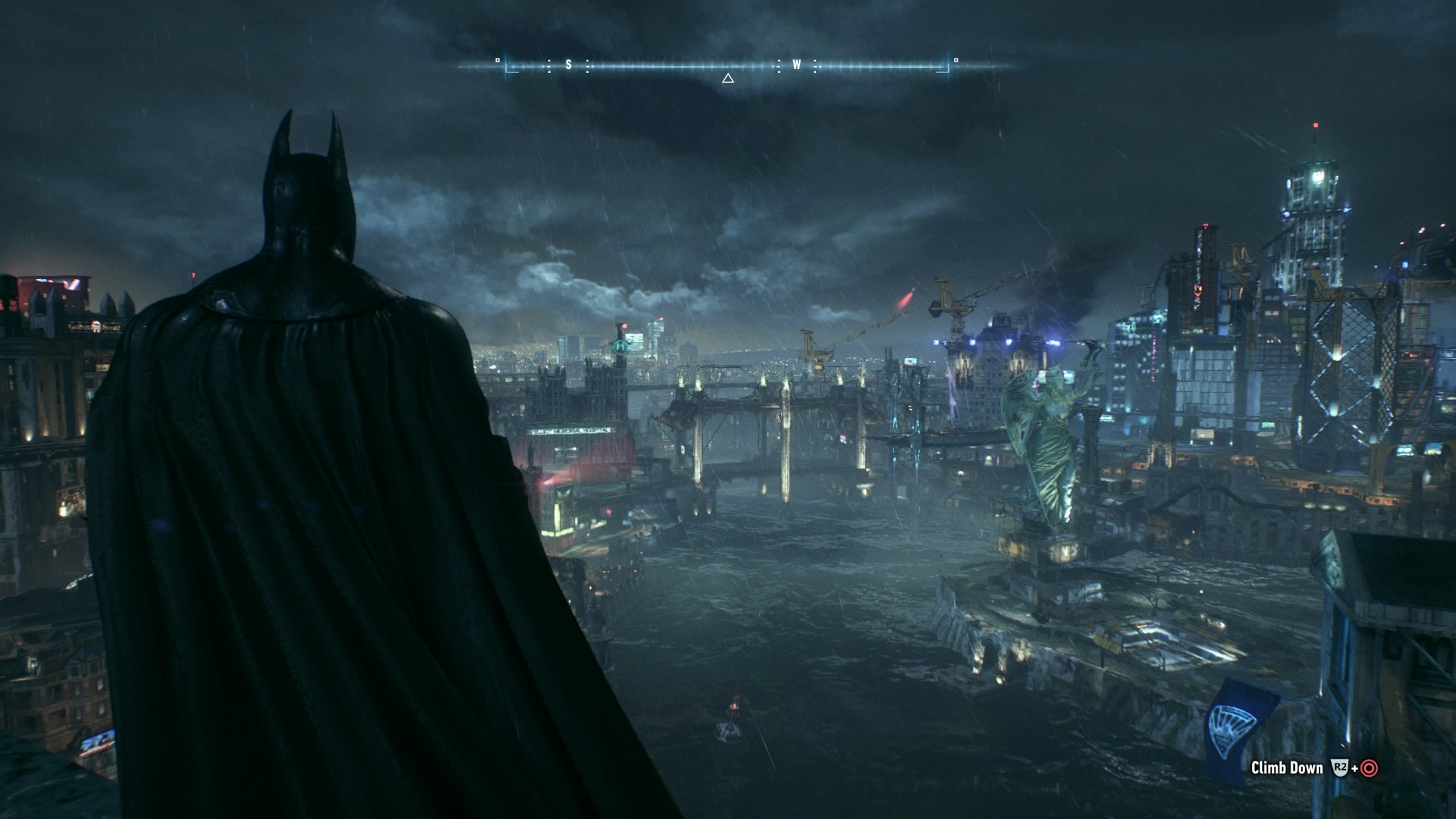This screenshot has width=1456, height=819.
Task: Click the left square endpoint of the compass
Action: 497,61
